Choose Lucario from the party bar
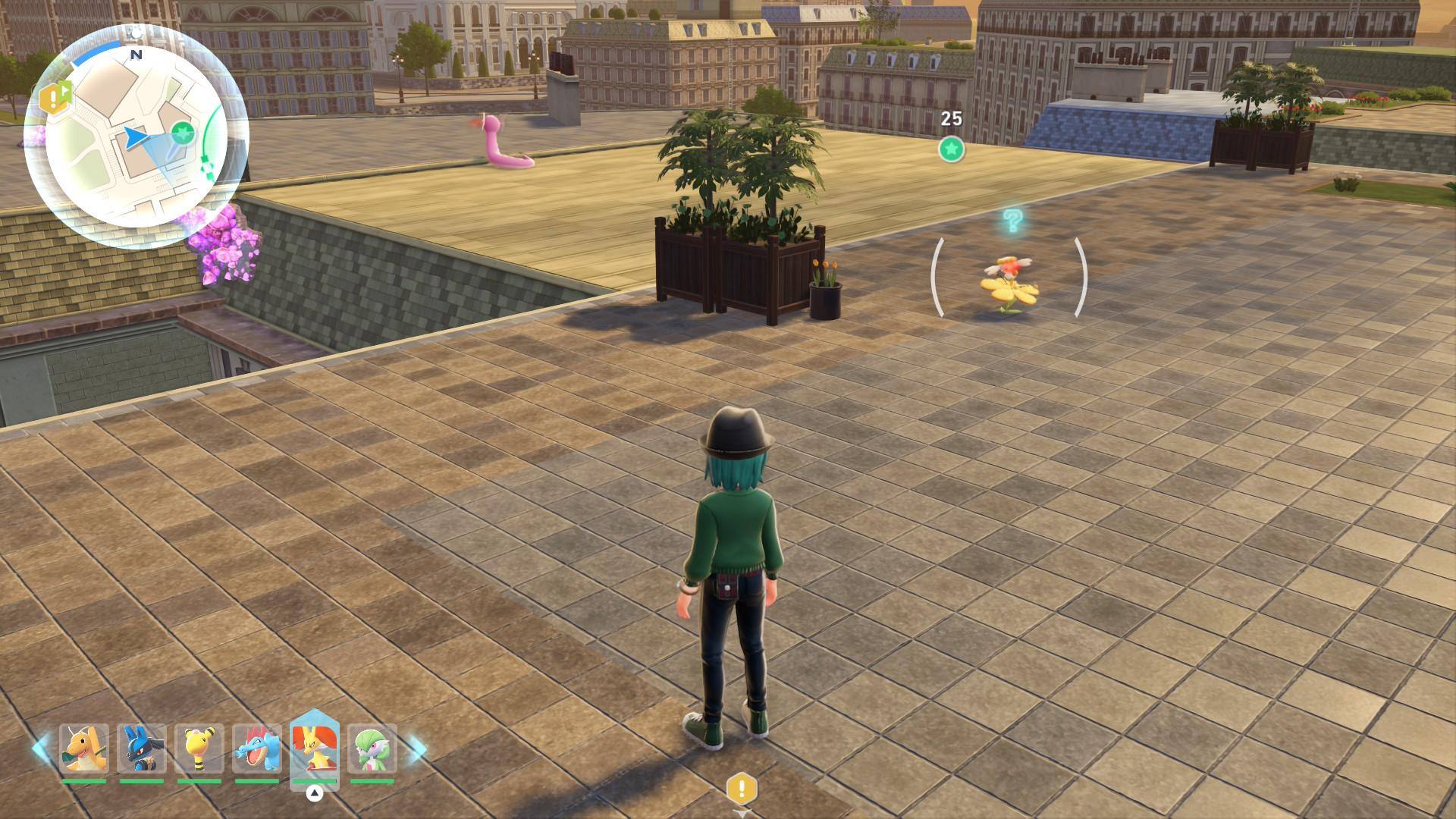1456x819 pixels. [x=142, y=748]
